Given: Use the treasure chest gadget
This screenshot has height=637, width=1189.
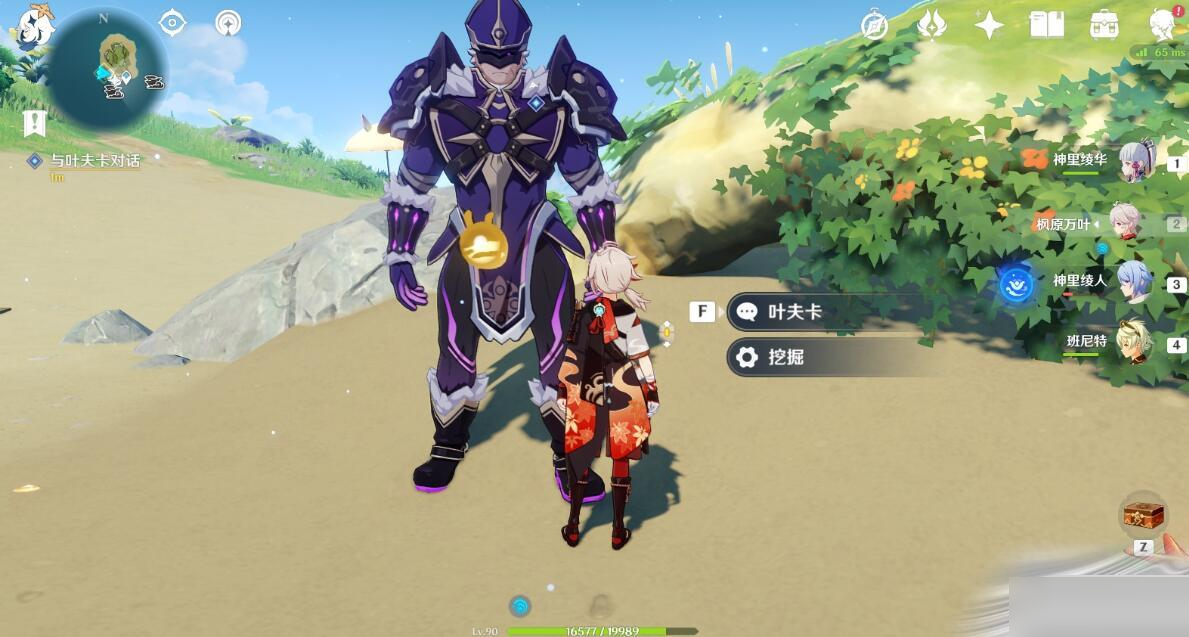Looking at the screenshot, I should 1144,516.
